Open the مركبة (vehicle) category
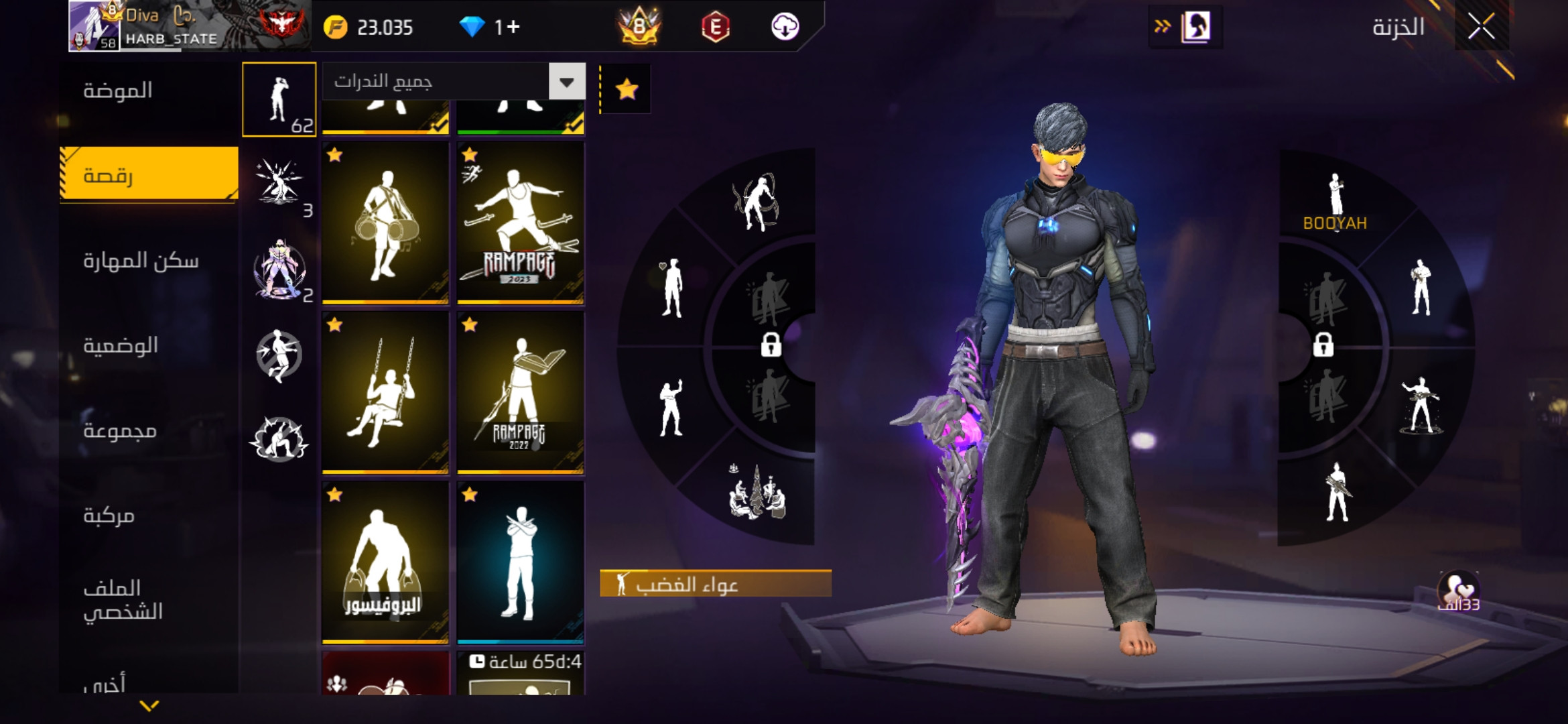The image size is (1568, 724). (109, 516)
